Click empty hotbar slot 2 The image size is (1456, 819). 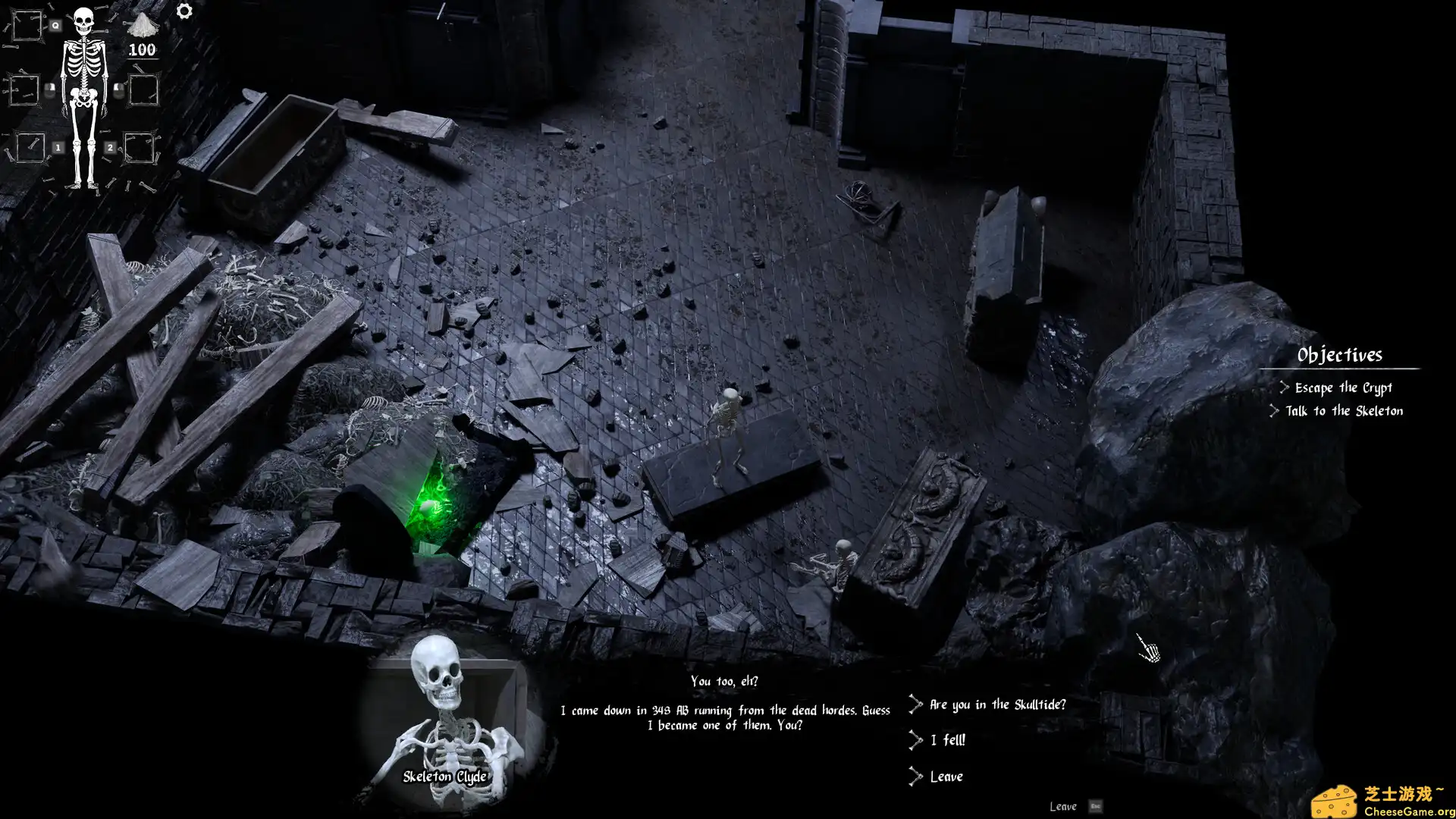(x=141, y=149)
